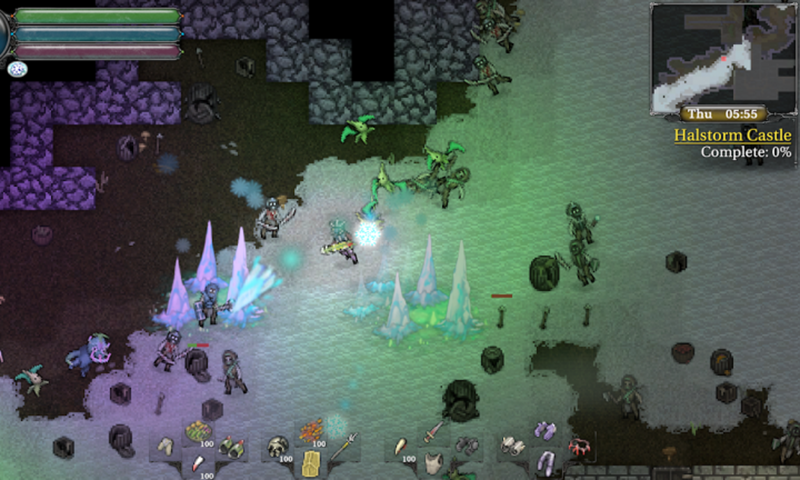The width and height of the screenshot is (800, 480).
Task: Select the white gloves slot
Action: (513, 446)
